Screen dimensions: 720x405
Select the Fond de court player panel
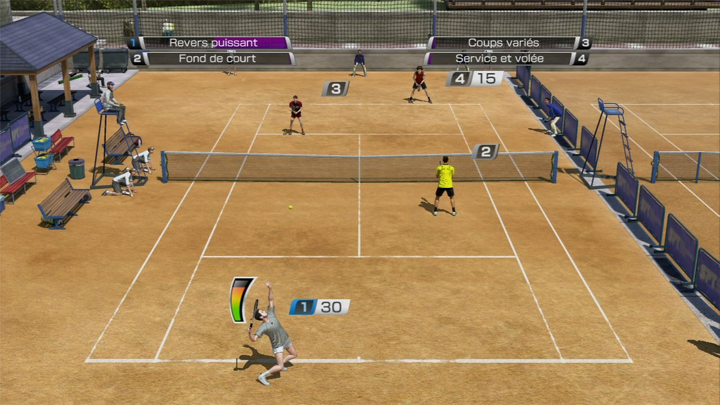pos(213,59)
